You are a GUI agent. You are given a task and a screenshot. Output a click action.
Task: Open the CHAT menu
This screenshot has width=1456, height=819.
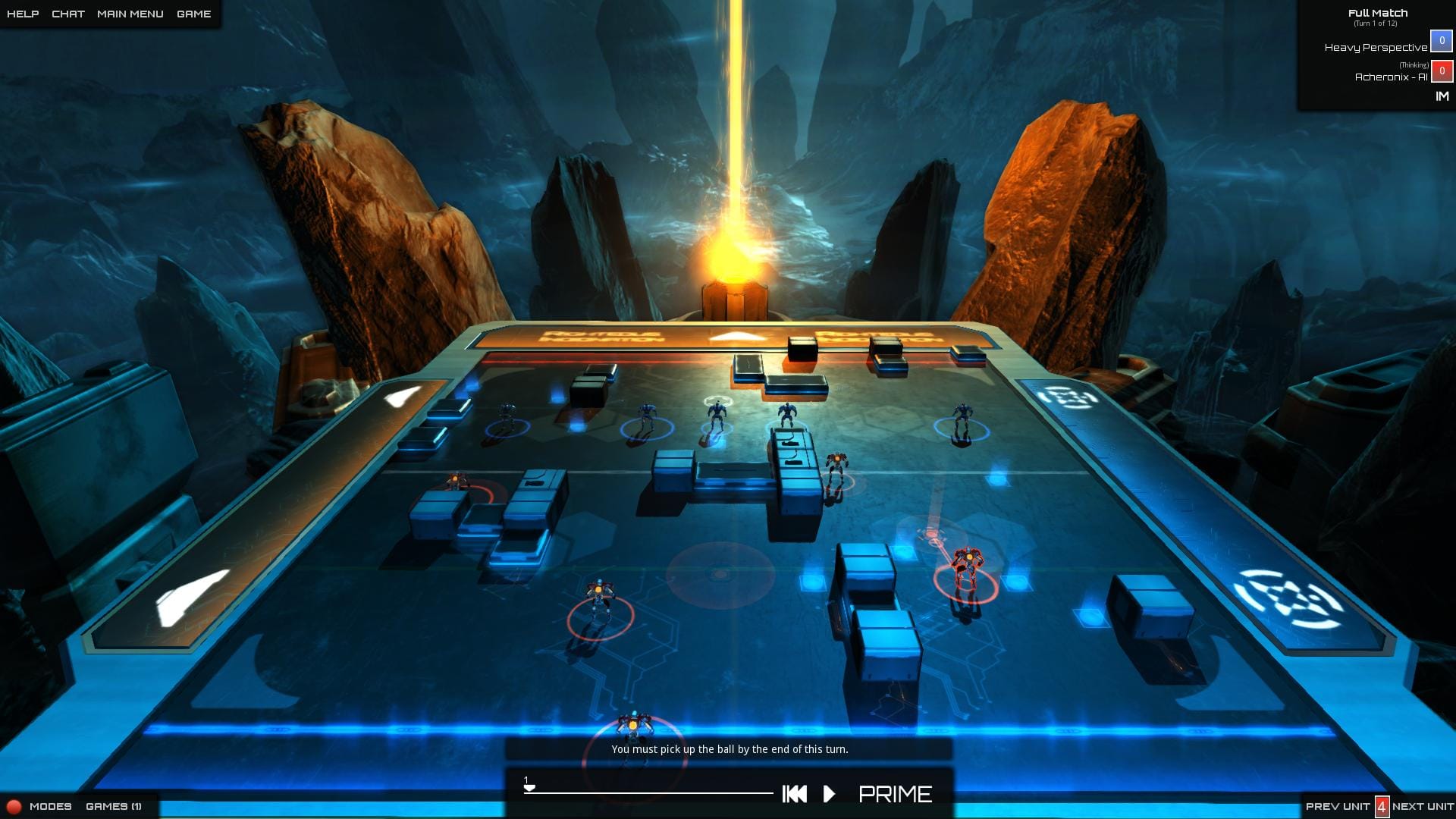[67, 13]
